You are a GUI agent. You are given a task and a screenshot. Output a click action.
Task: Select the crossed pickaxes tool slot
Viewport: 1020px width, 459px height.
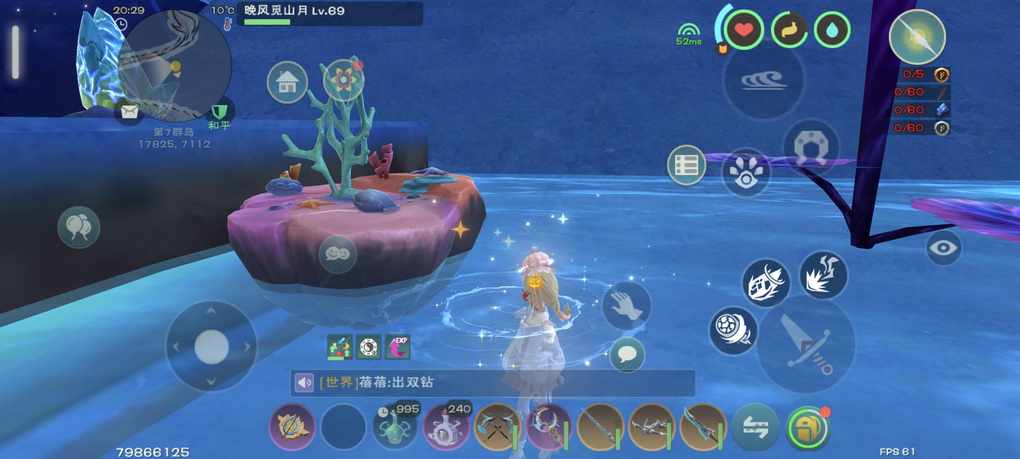[497, 427]
